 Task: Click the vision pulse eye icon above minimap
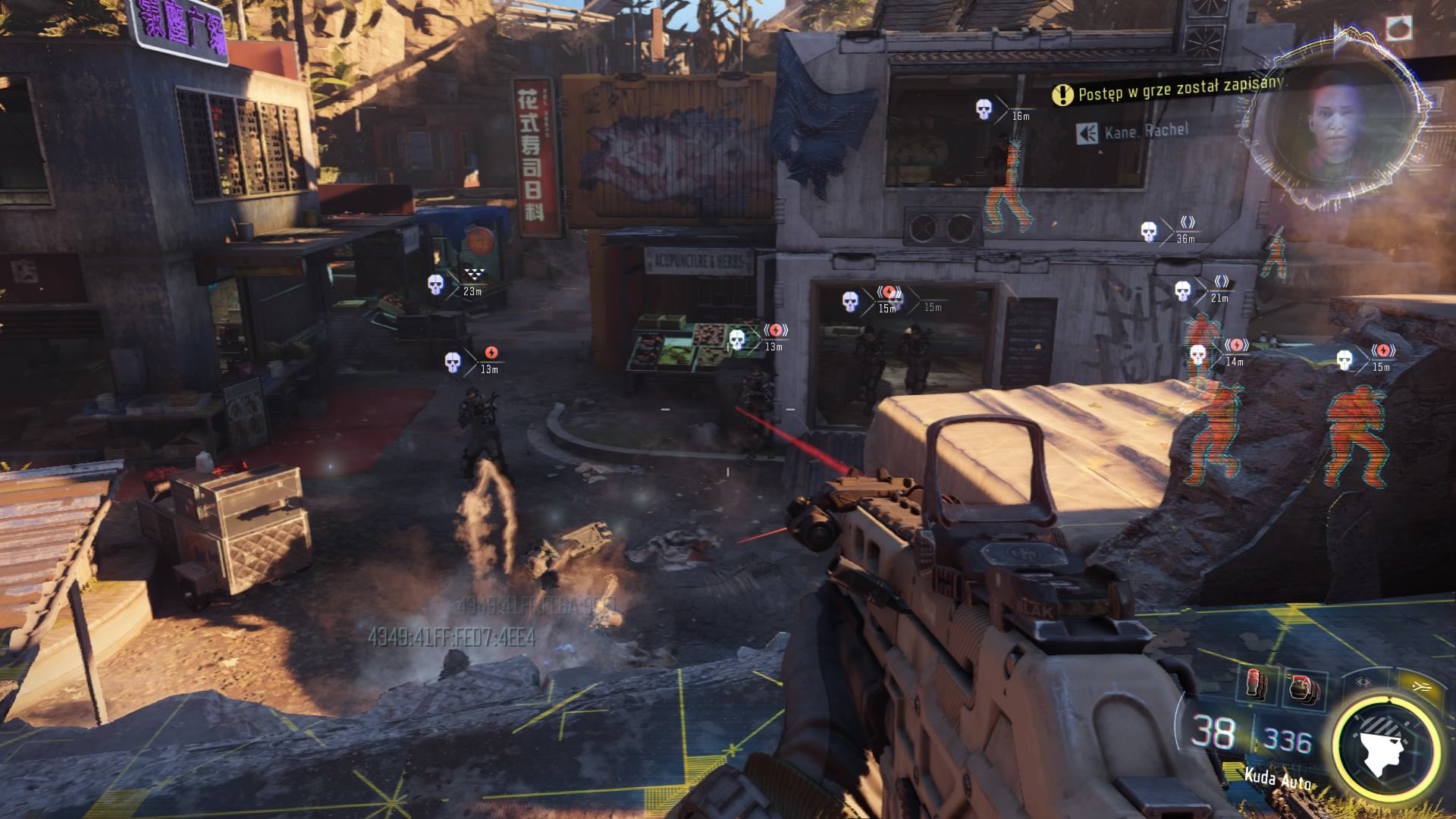point(1363,684)
